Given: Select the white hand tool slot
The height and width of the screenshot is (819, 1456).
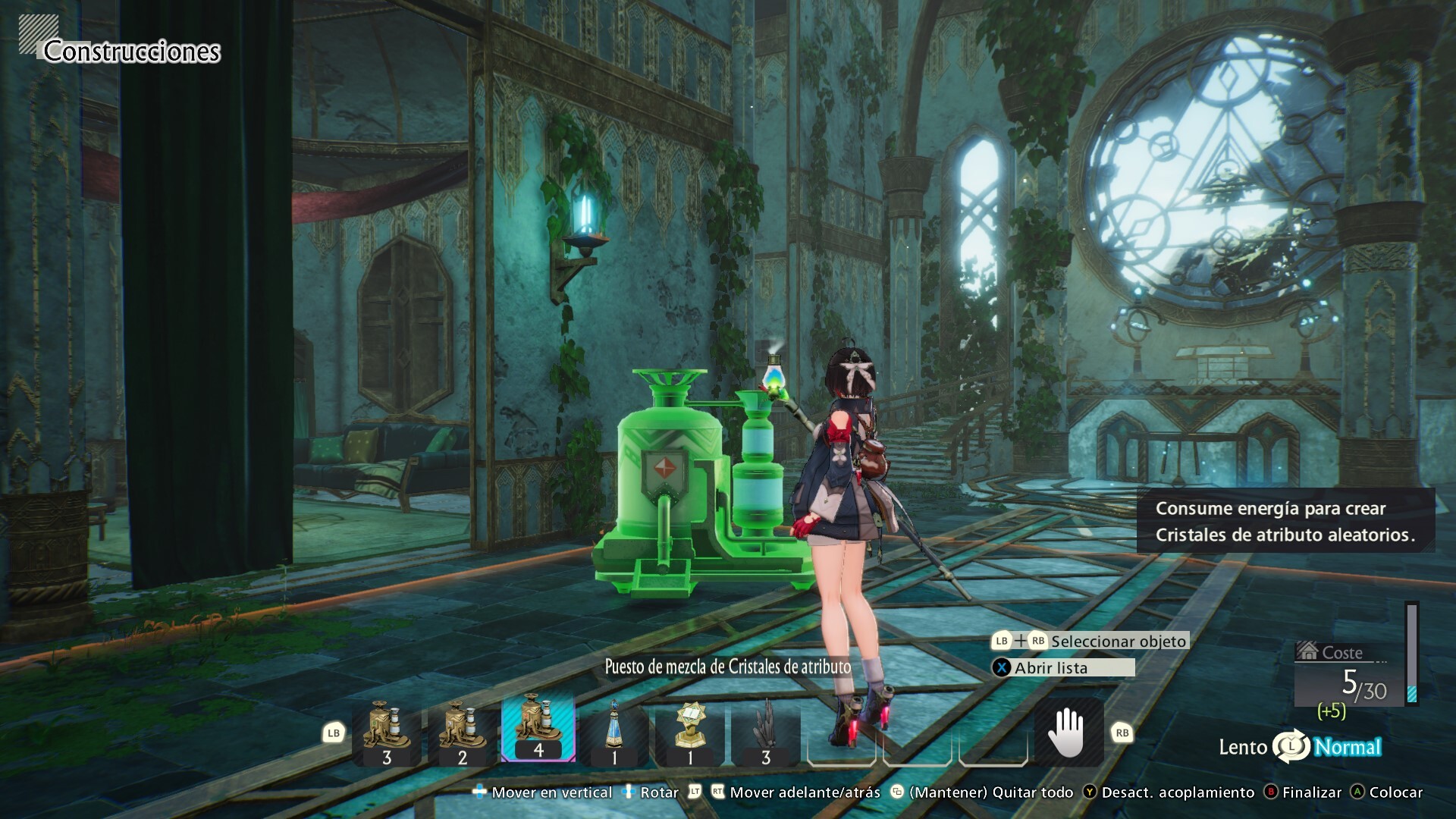Looking at the screenshot, I should tap(1068, 733).
